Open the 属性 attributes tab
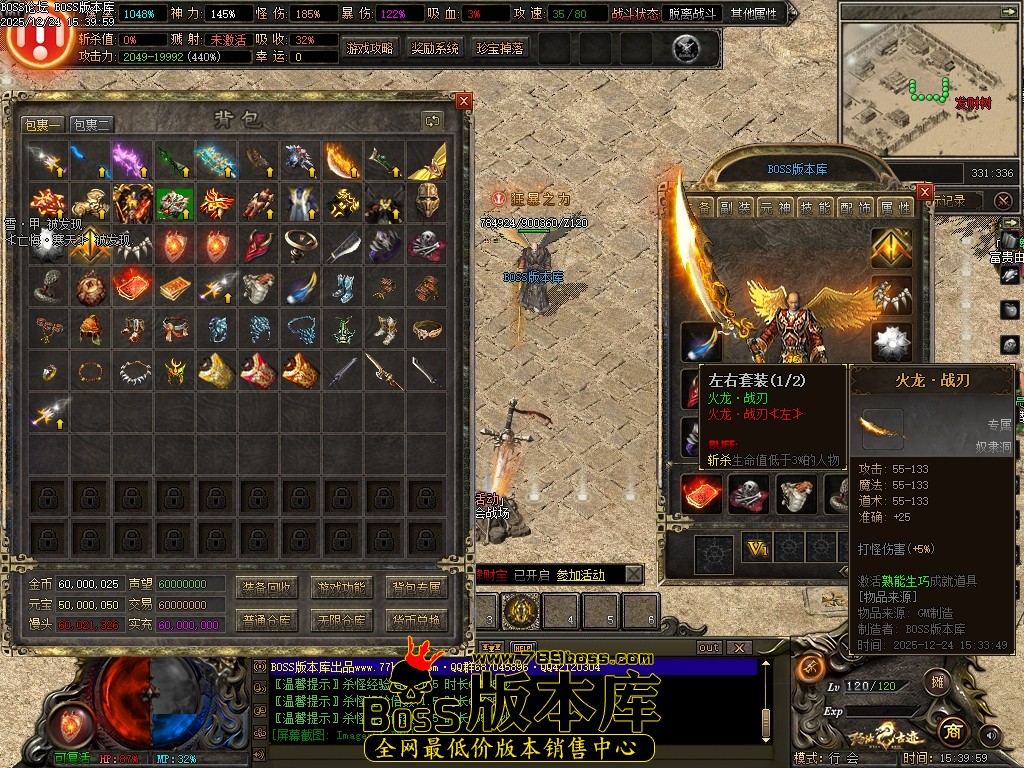1024x768 pixels. pos(894,207)
